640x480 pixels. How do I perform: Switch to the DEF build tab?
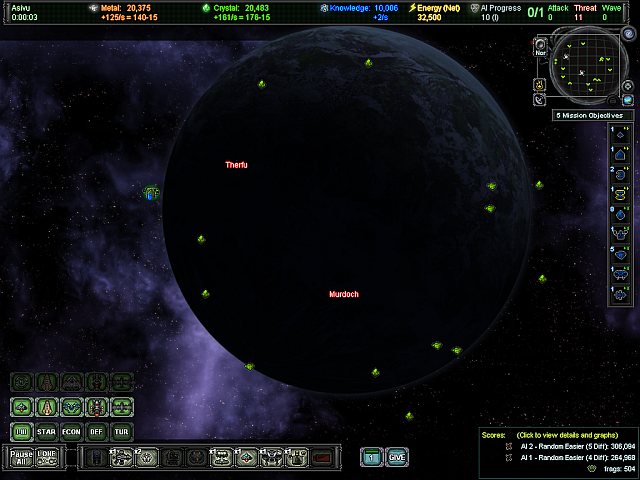click(96, 432)
